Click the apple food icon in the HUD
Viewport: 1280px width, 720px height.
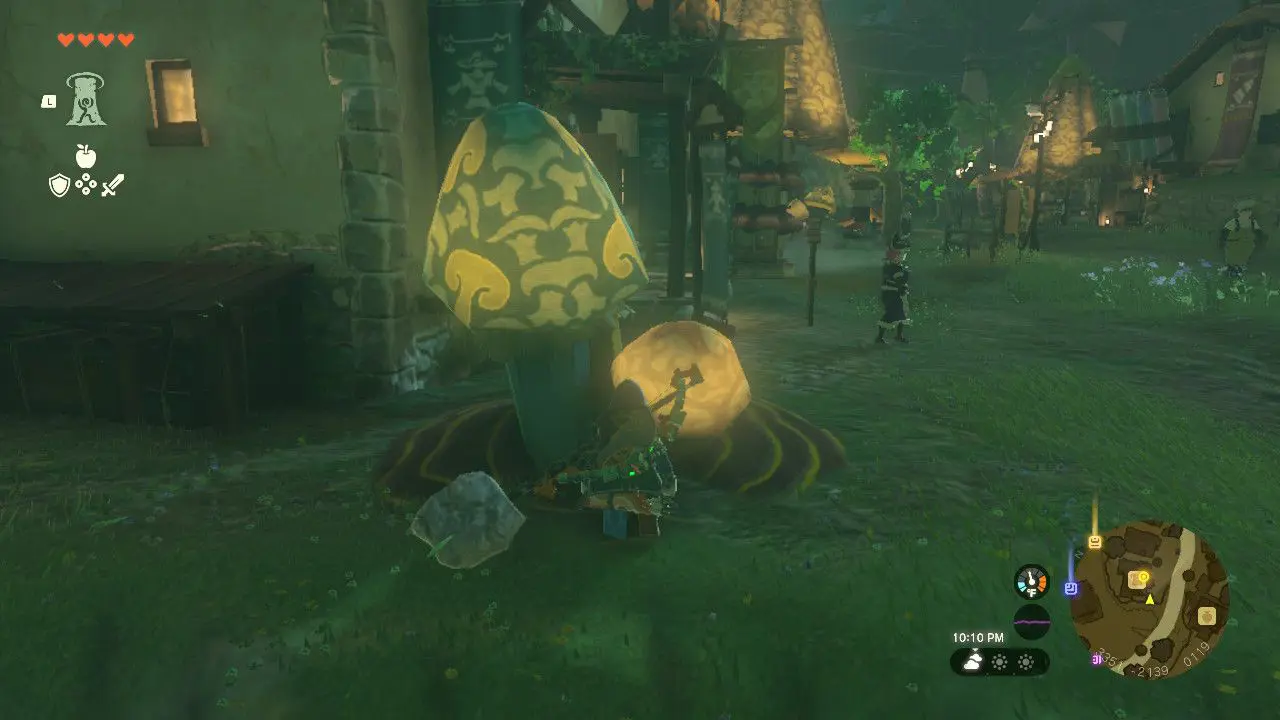click(x=85, y=154)
